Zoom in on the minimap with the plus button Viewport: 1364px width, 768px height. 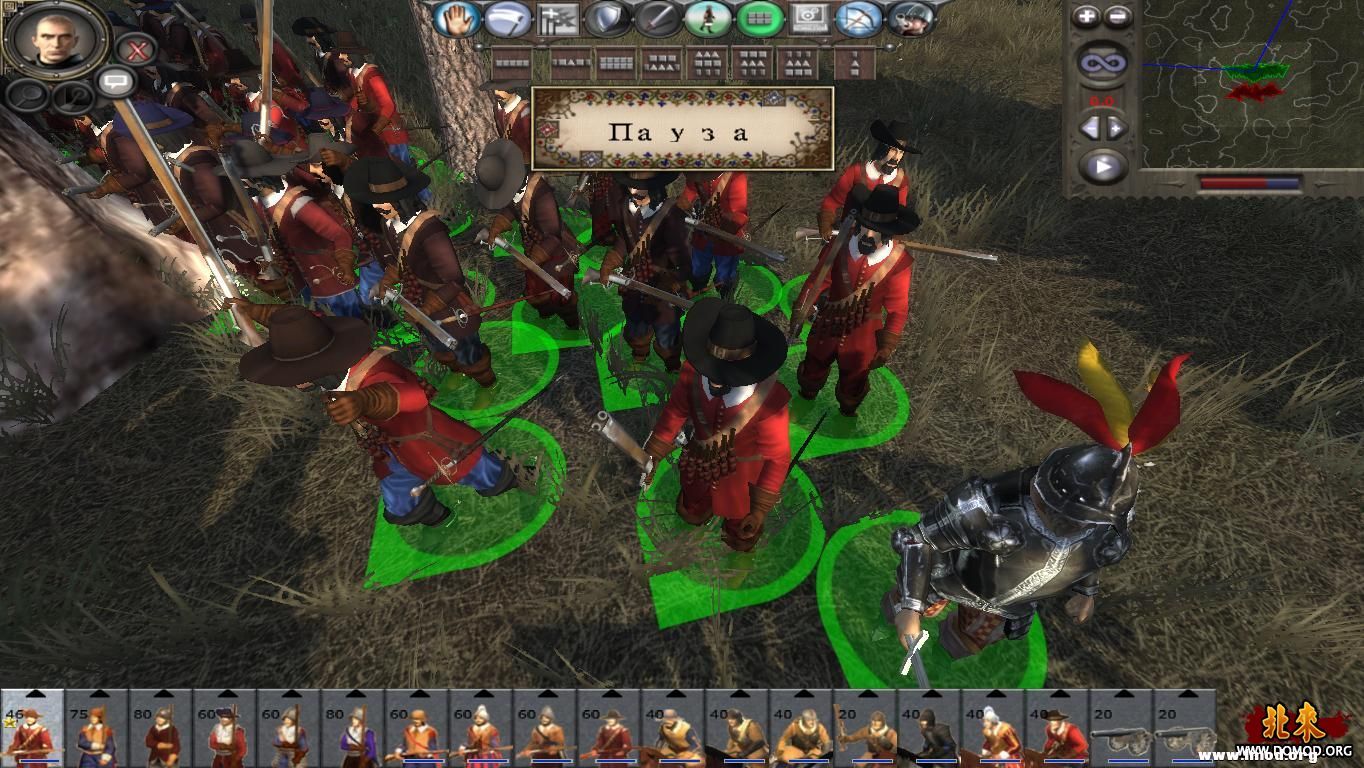(1086, 15)
